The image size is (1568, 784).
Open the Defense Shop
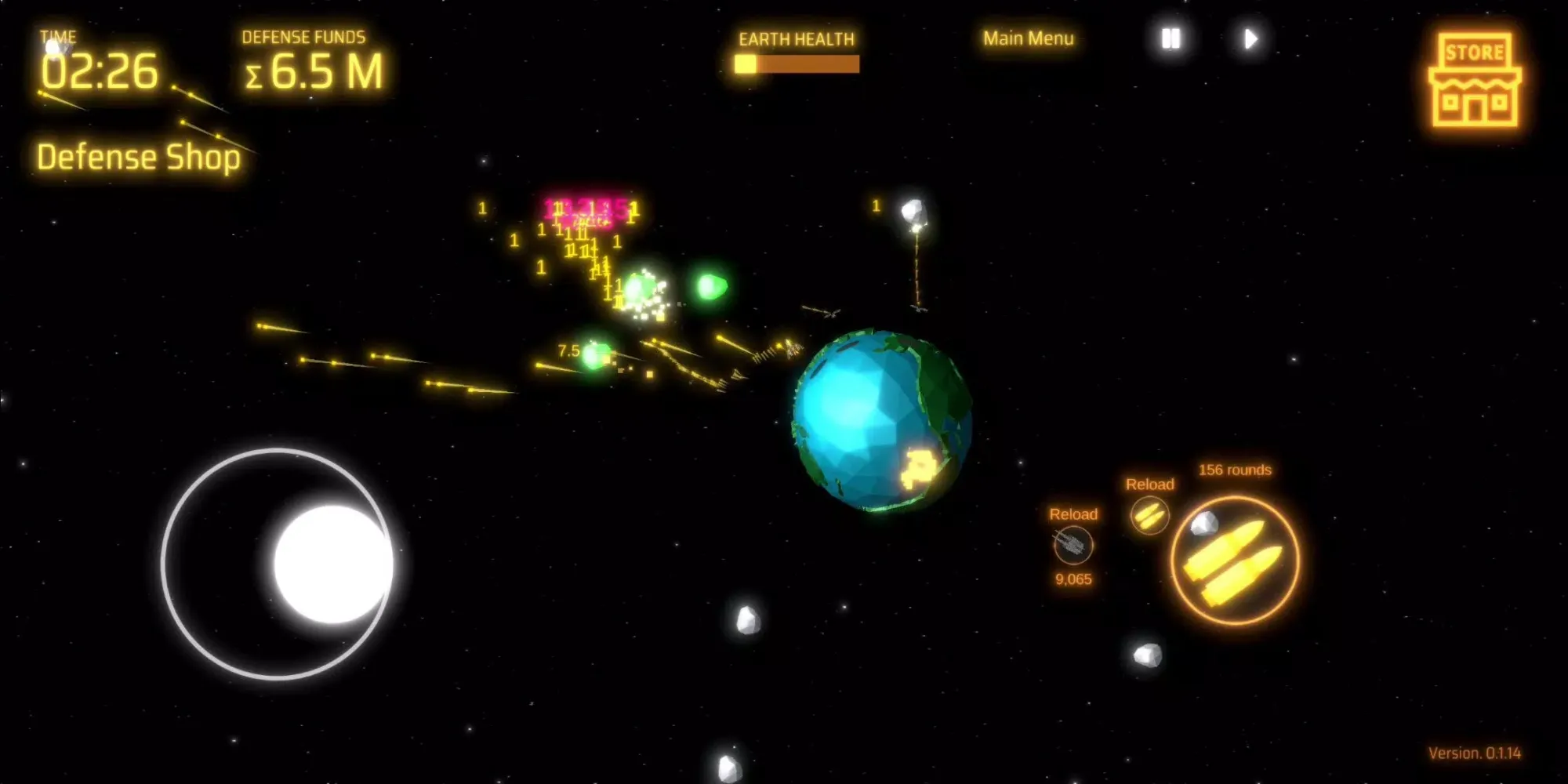coord(139,157)
